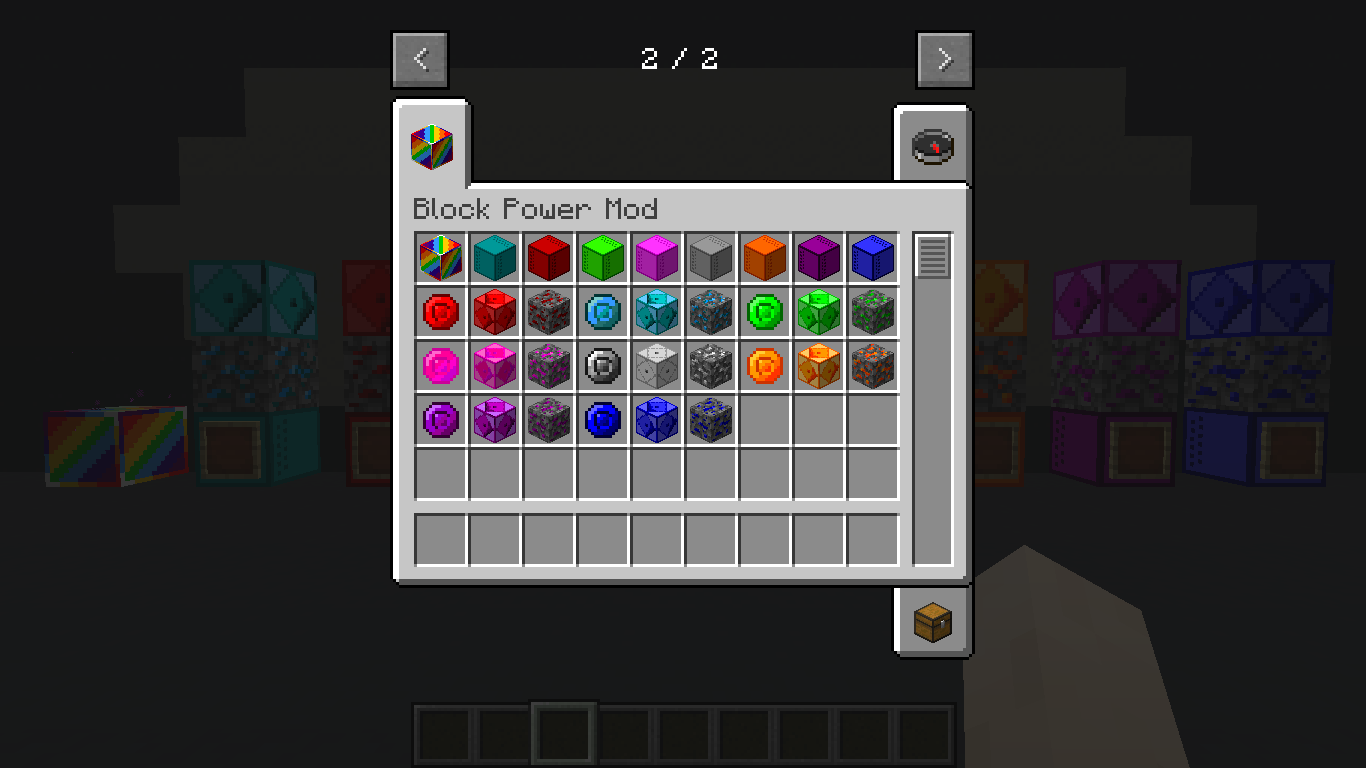Pick up the pink orb item
The height and width of the screenshot is (768, 1366).
(441, 365)
